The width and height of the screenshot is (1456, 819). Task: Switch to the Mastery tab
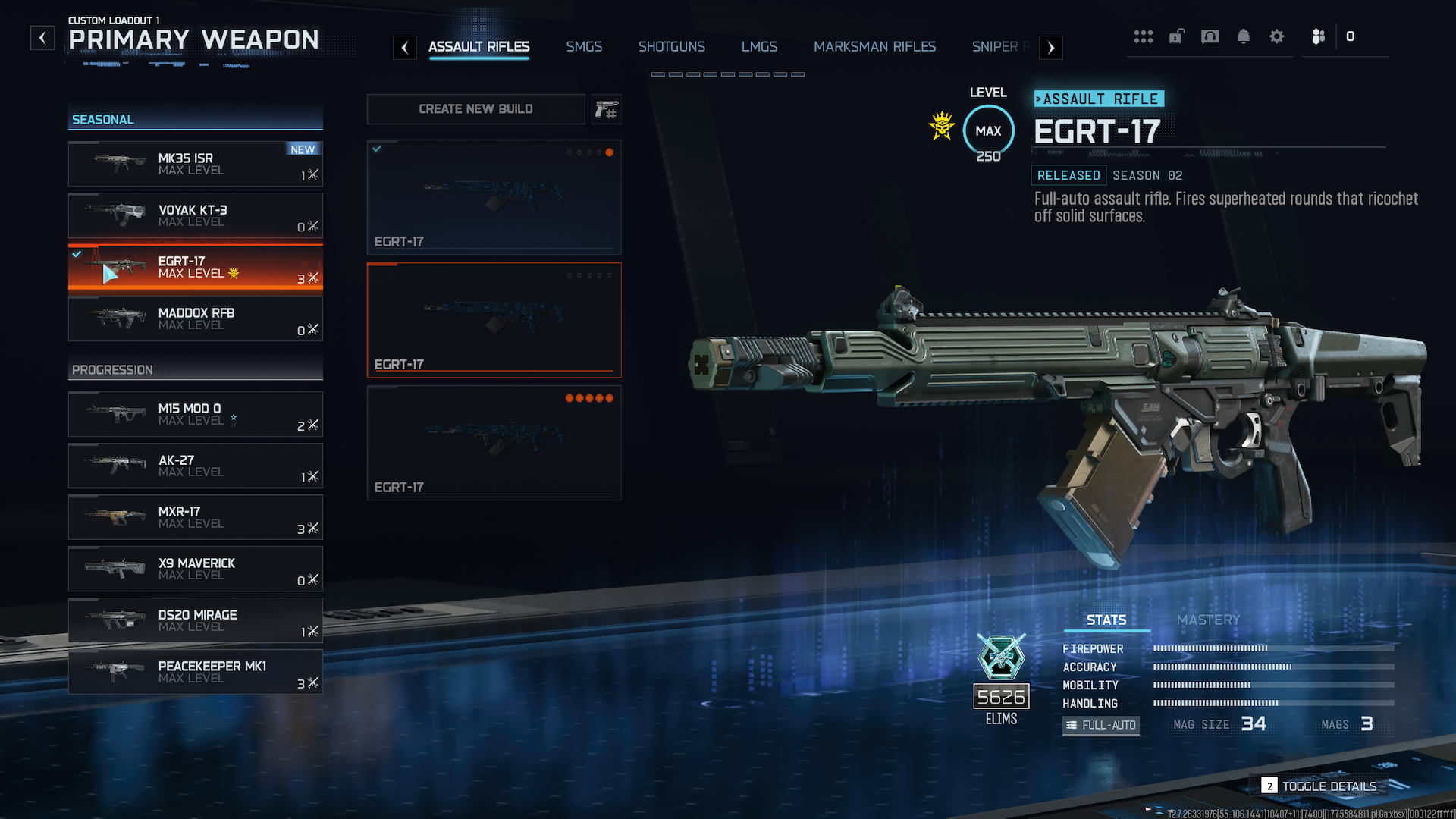click(1208, 620)
